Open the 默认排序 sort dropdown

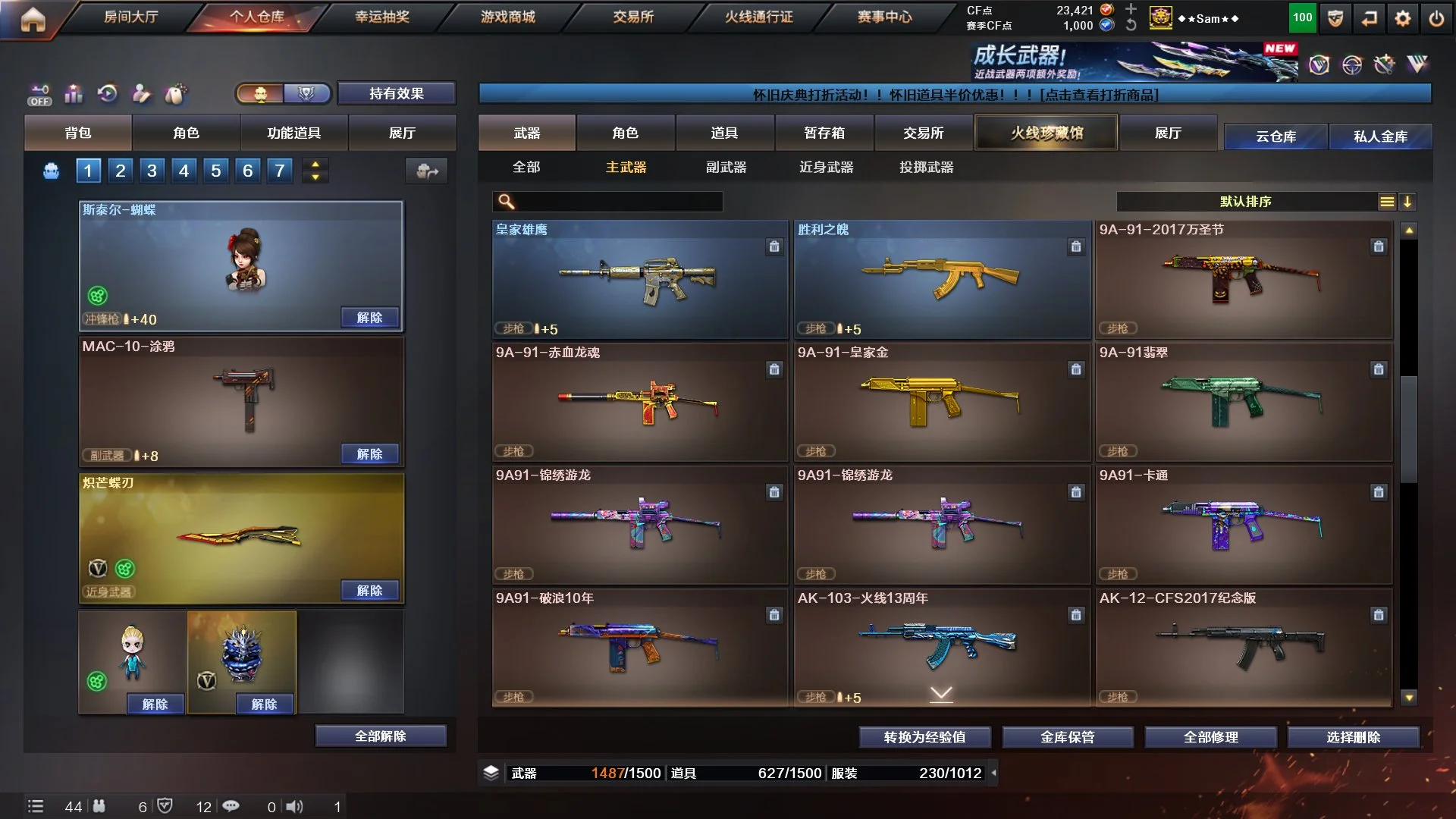pos(1245,201)
